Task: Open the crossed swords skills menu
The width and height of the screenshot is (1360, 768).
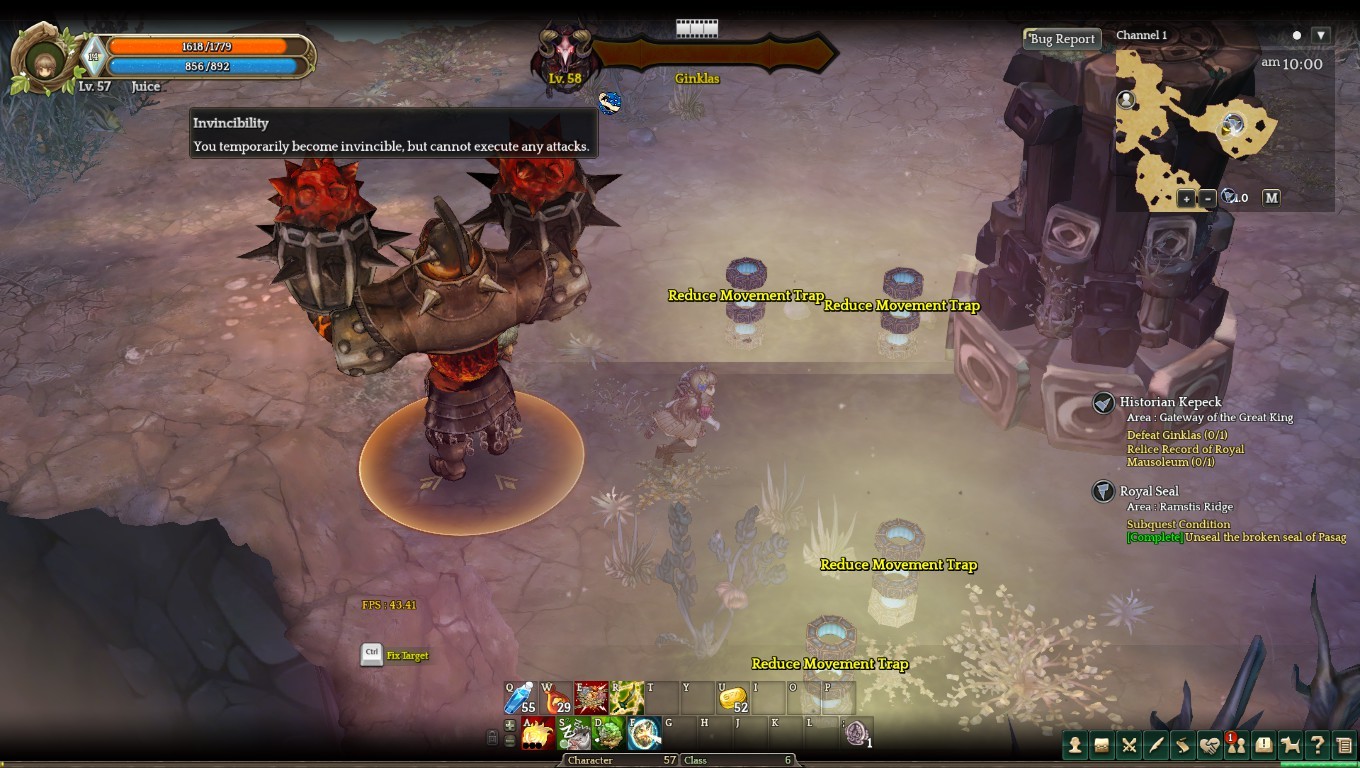Action: click(x=1129, y=745)
